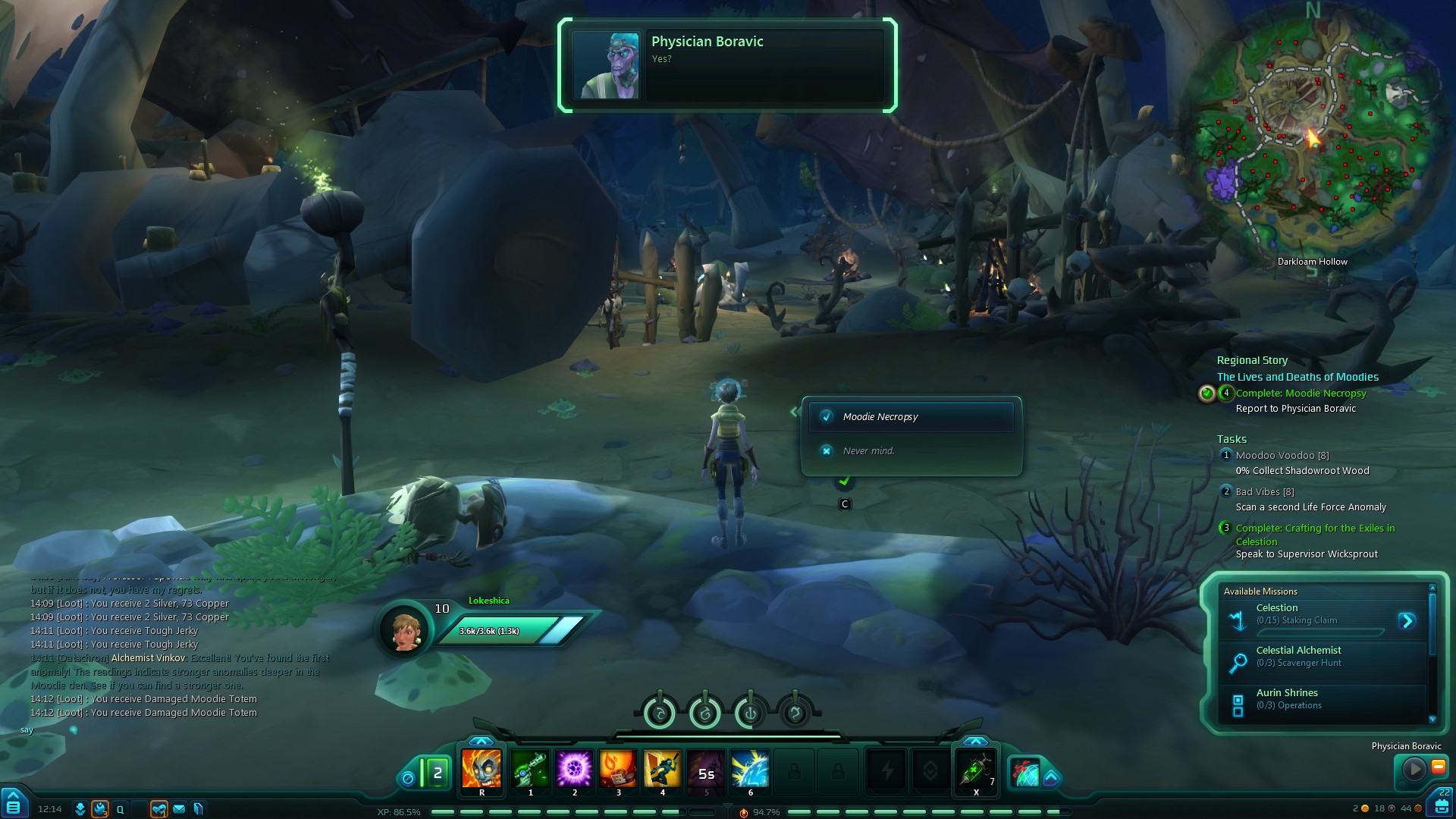The width and height of the screenshot is (1456, 819).
Task: Use the green ray gun ability
Action: click(x=530, y=769)
